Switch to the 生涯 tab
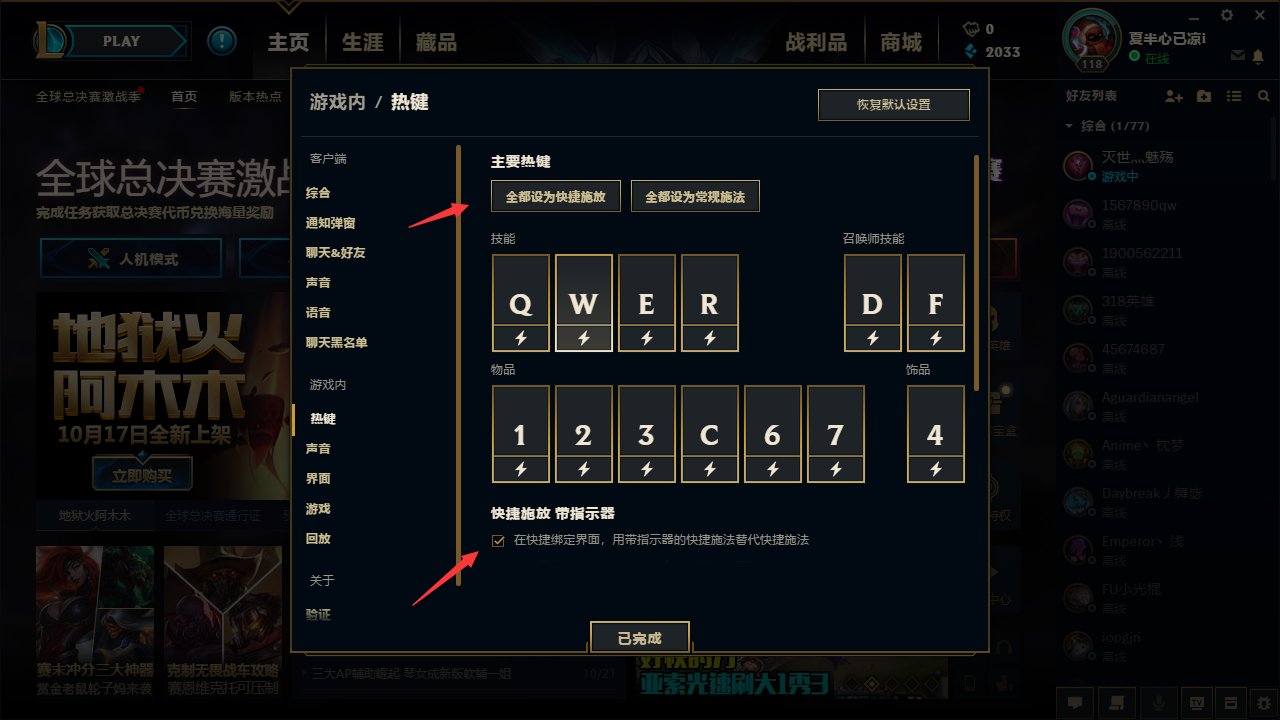1280x720 pixels. click(x=361, y=41)
